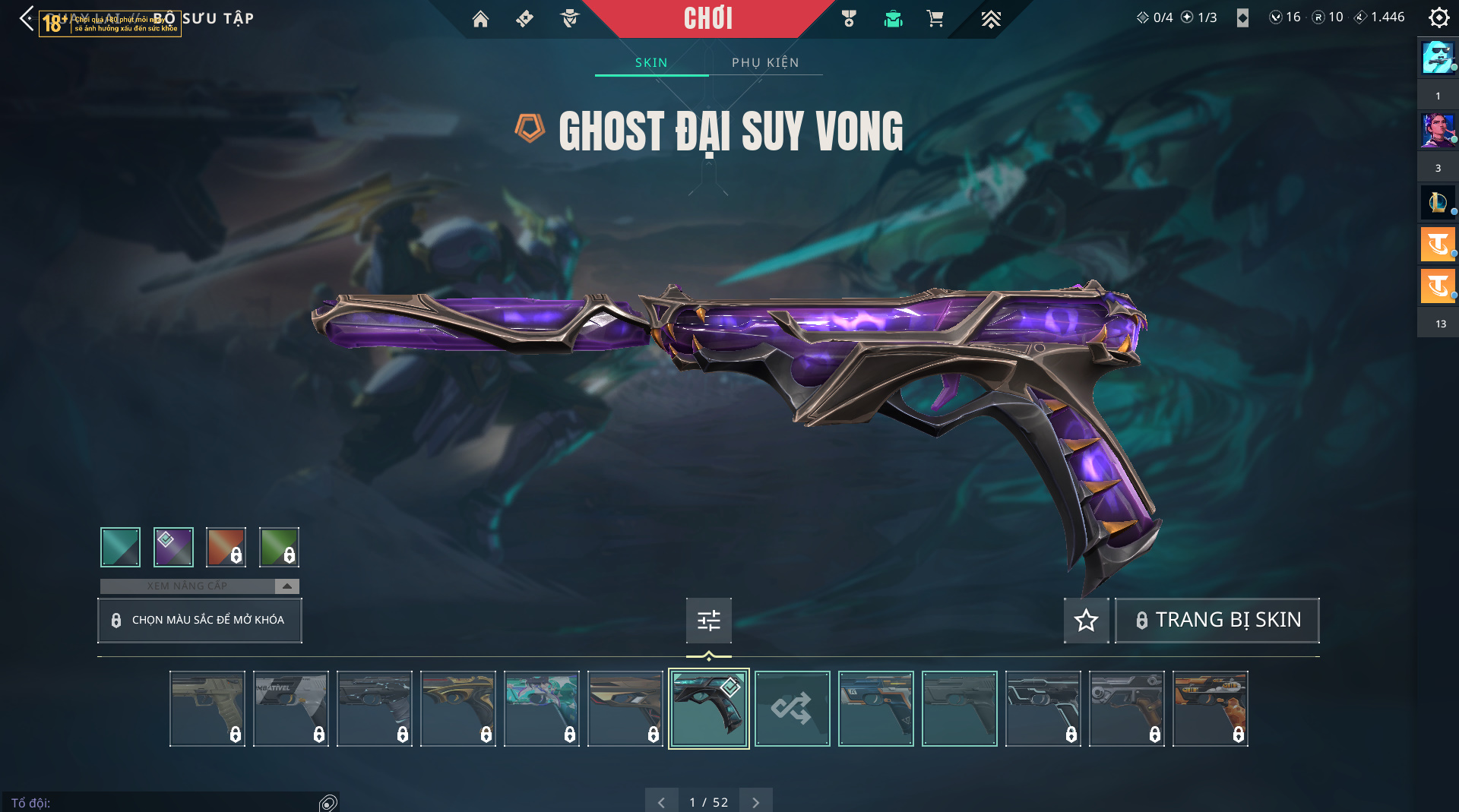Choose the purple color variant swatch
Screen dimensions: 1459x812
tap(173, 547)
